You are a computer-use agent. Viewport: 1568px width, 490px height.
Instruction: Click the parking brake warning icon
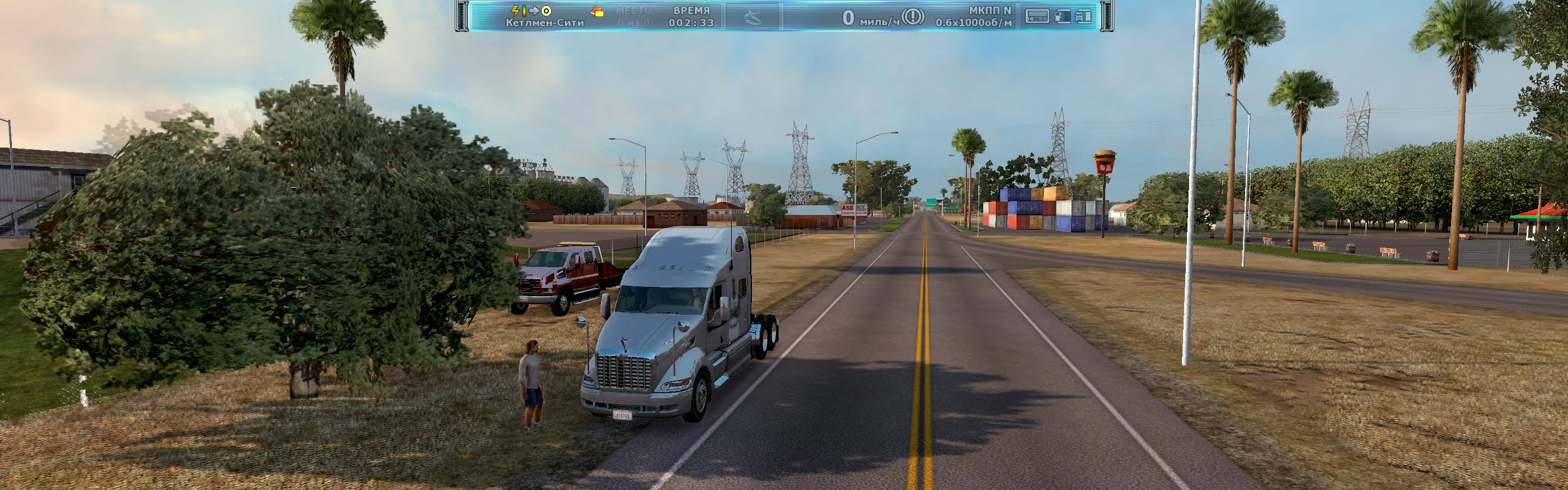(x=912, y=17)
